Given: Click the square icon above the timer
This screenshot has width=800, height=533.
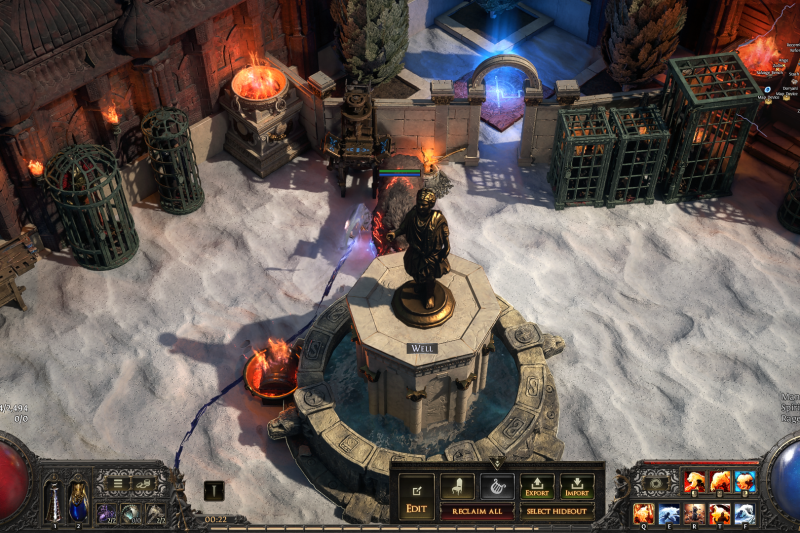Looking at the screenshot, I should tap(214, 491).
